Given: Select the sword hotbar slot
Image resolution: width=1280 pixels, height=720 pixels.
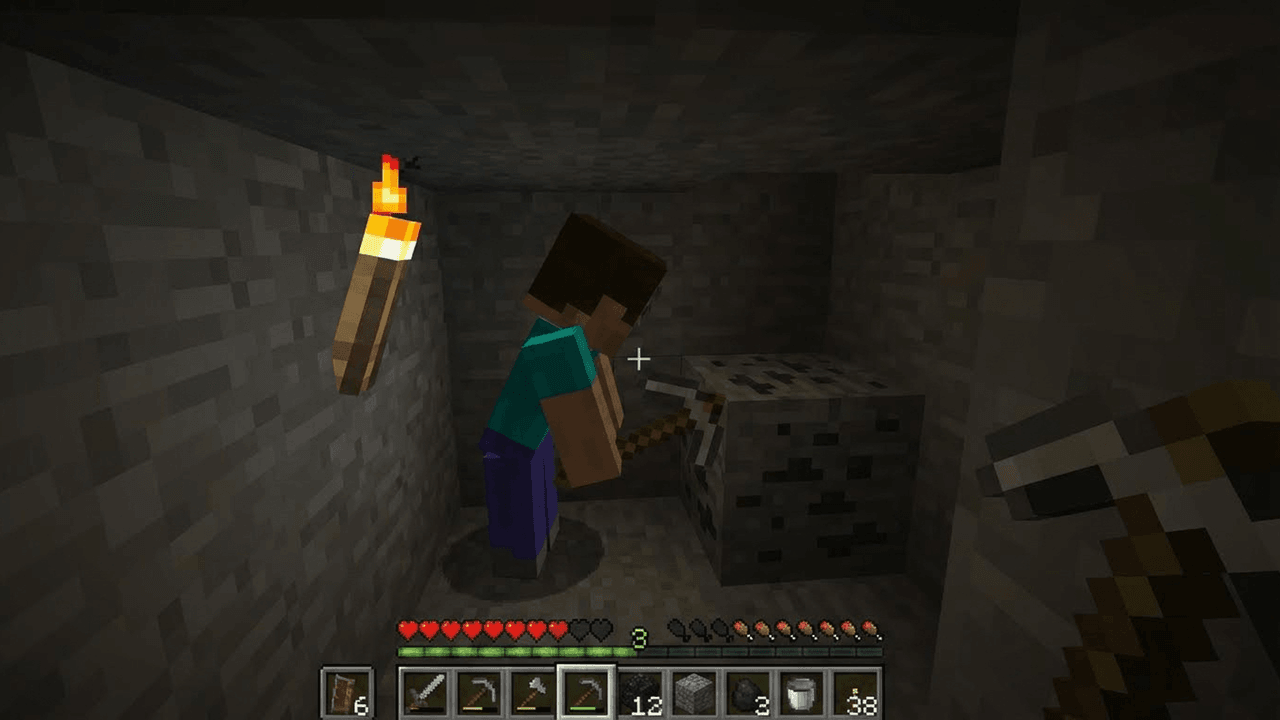Looking at the screenshot, I should pos(425,692).
